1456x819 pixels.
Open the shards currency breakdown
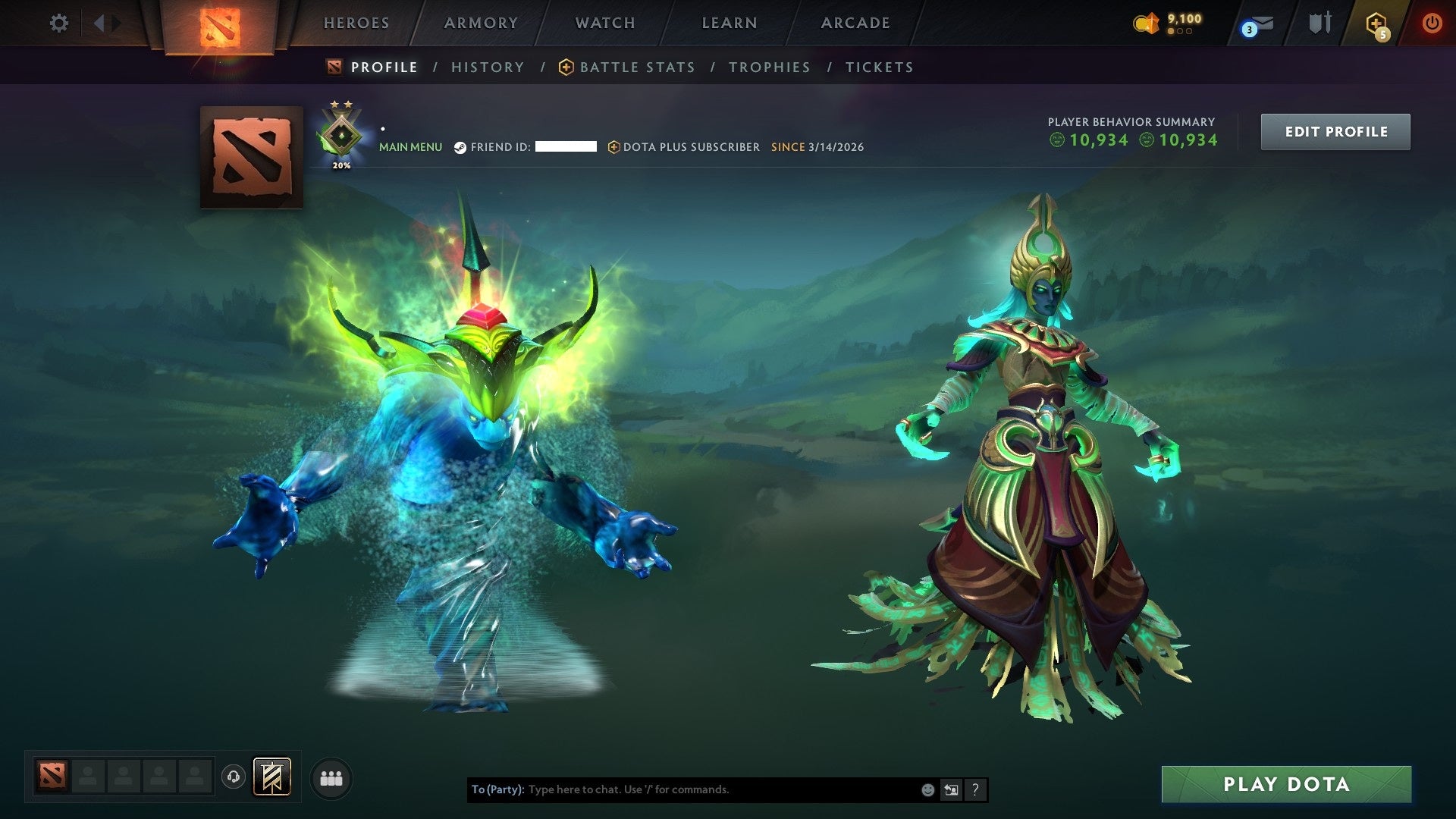pyautogui.click(x=1172, y=23)
